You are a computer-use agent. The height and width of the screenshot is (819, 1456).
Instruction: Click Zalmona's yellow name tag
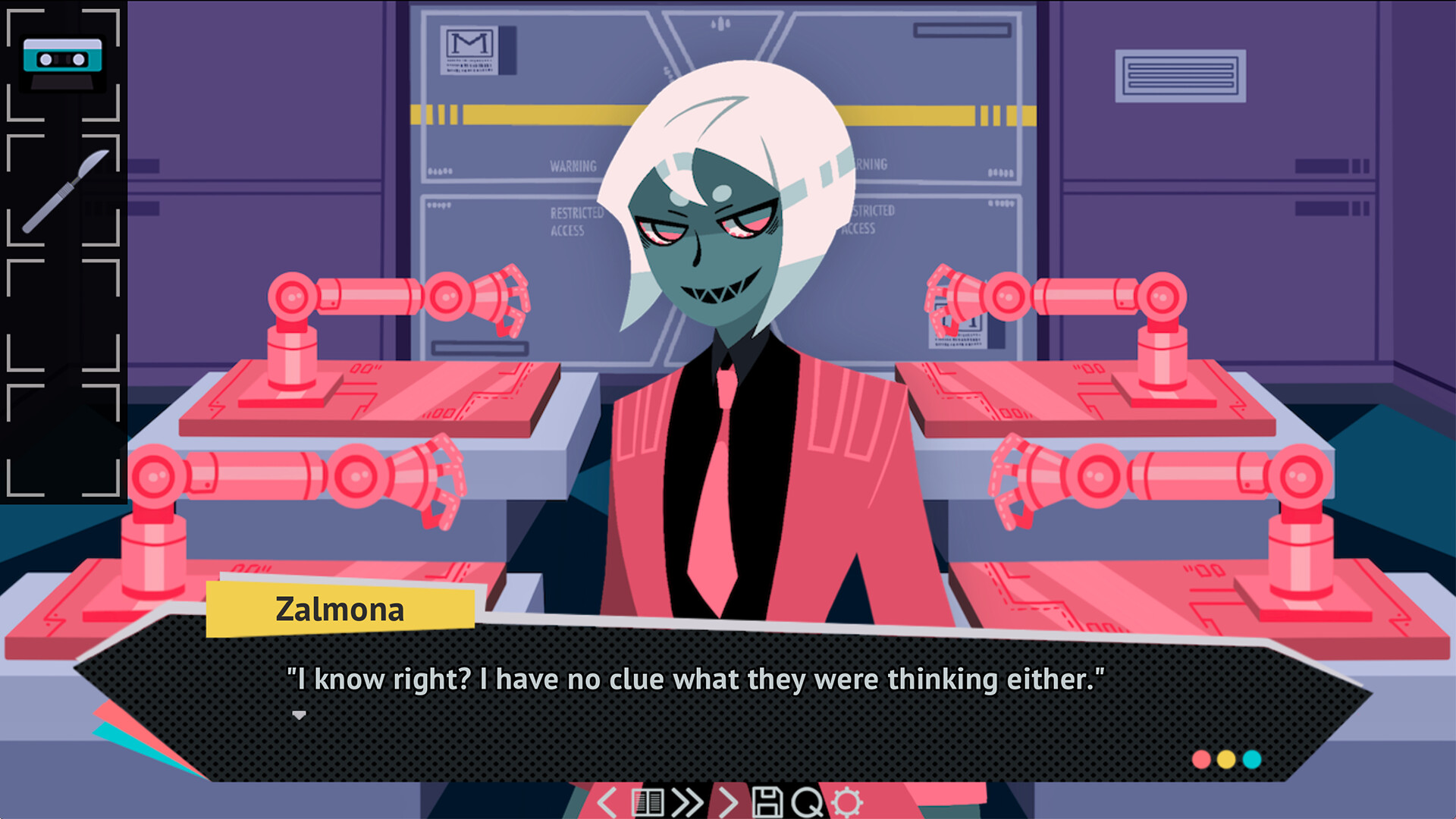click(x=340, y=610)
